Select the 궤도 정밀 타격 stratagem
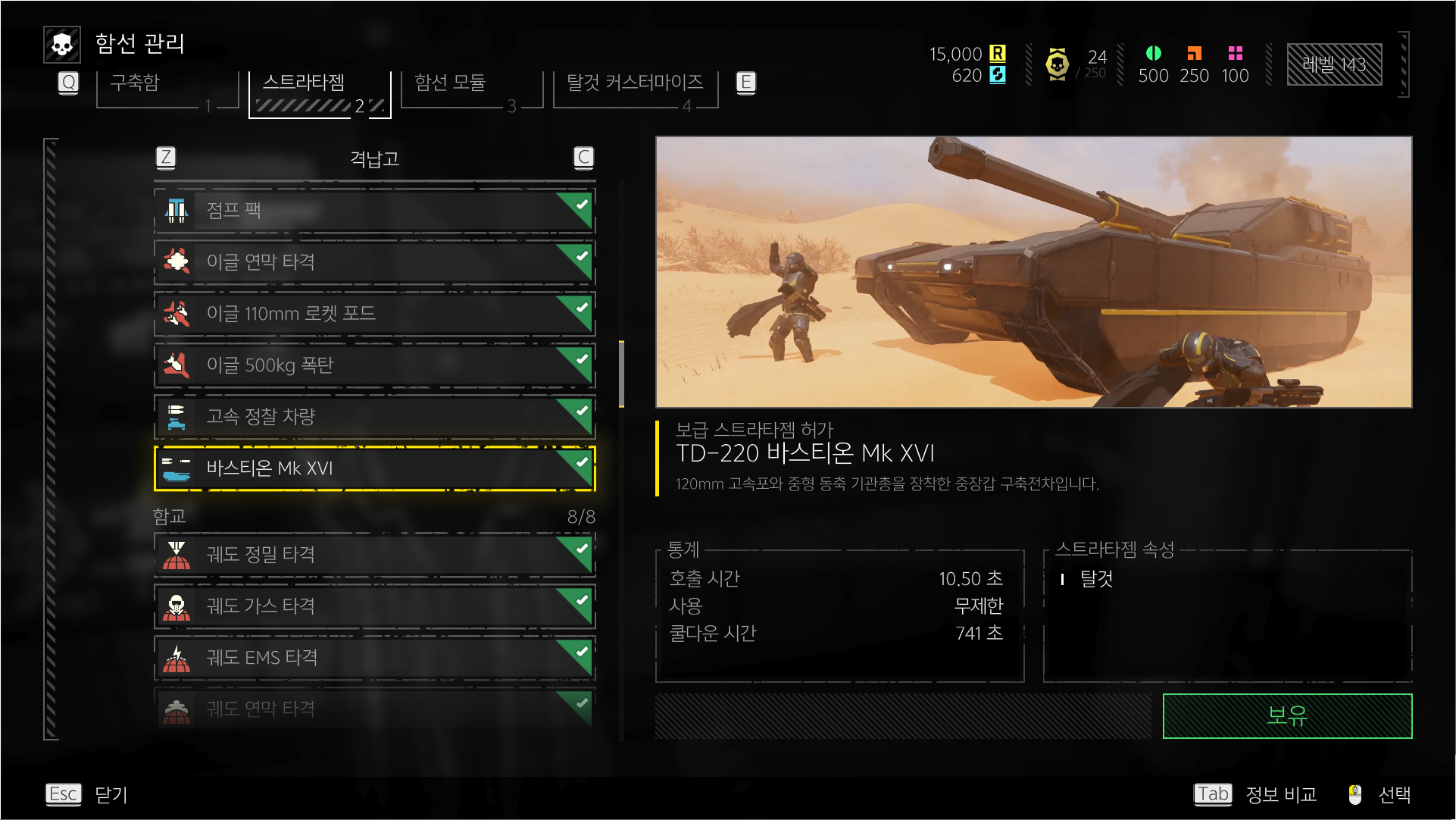 click(374, 555)
